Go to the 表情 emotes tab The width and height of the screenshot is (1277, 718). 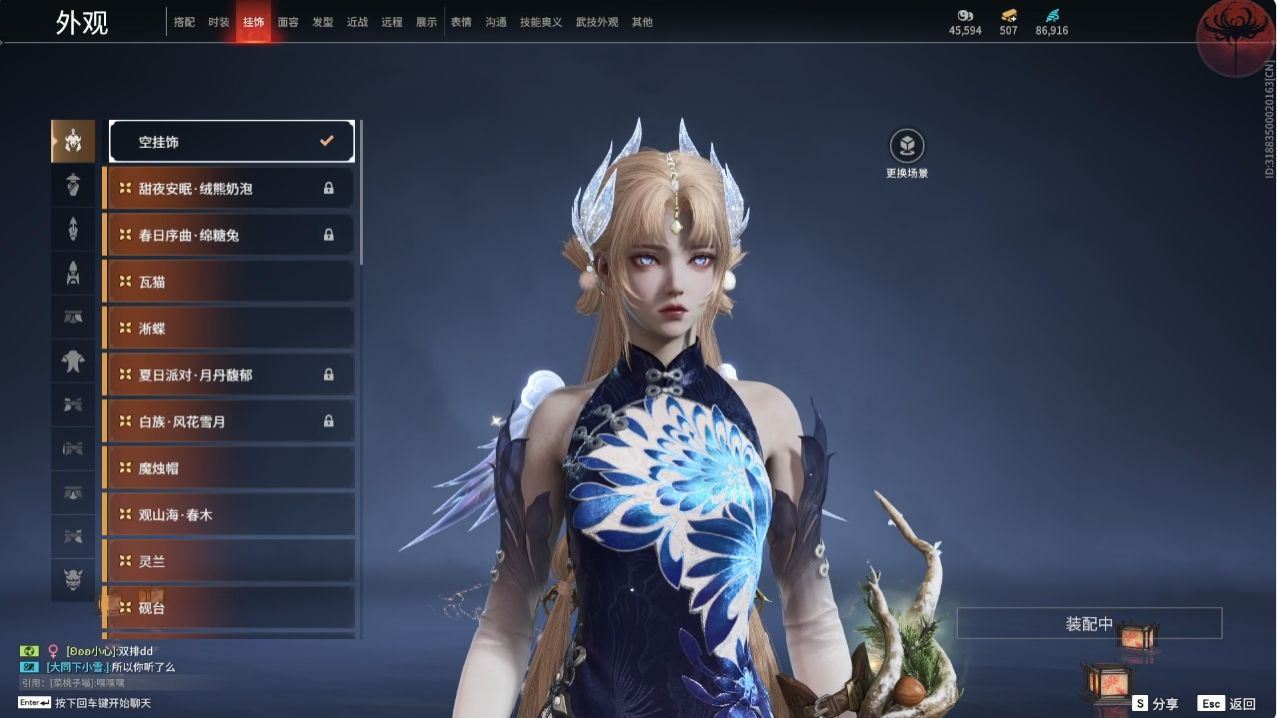[461, 22]
